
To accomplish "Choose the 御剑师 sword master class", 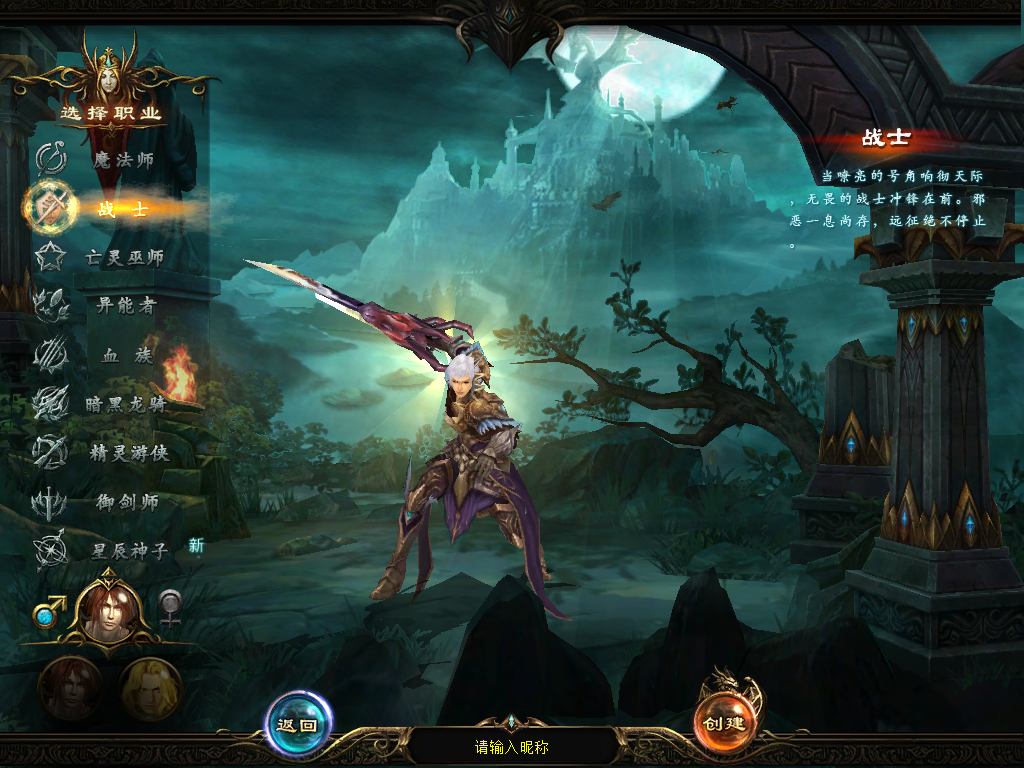I will [127, 502].
